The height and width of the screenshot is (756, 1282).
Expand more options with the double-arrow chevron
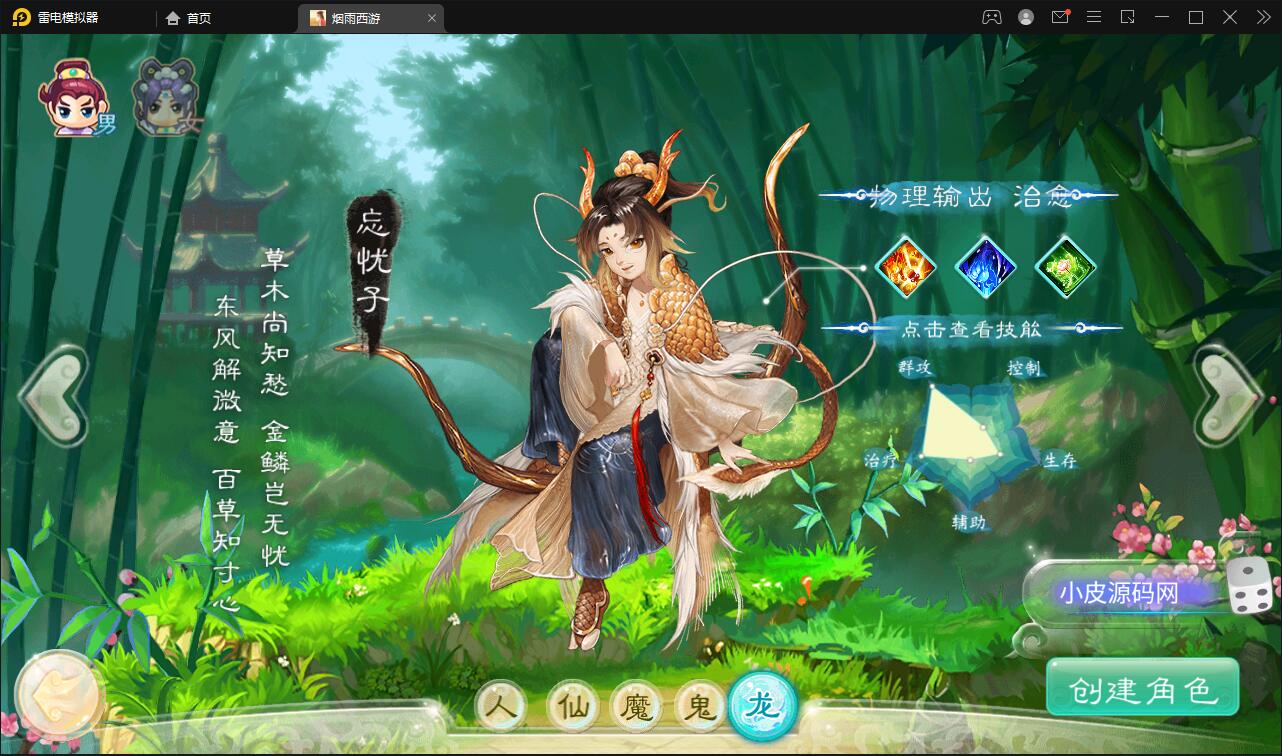click(1262, 17)
